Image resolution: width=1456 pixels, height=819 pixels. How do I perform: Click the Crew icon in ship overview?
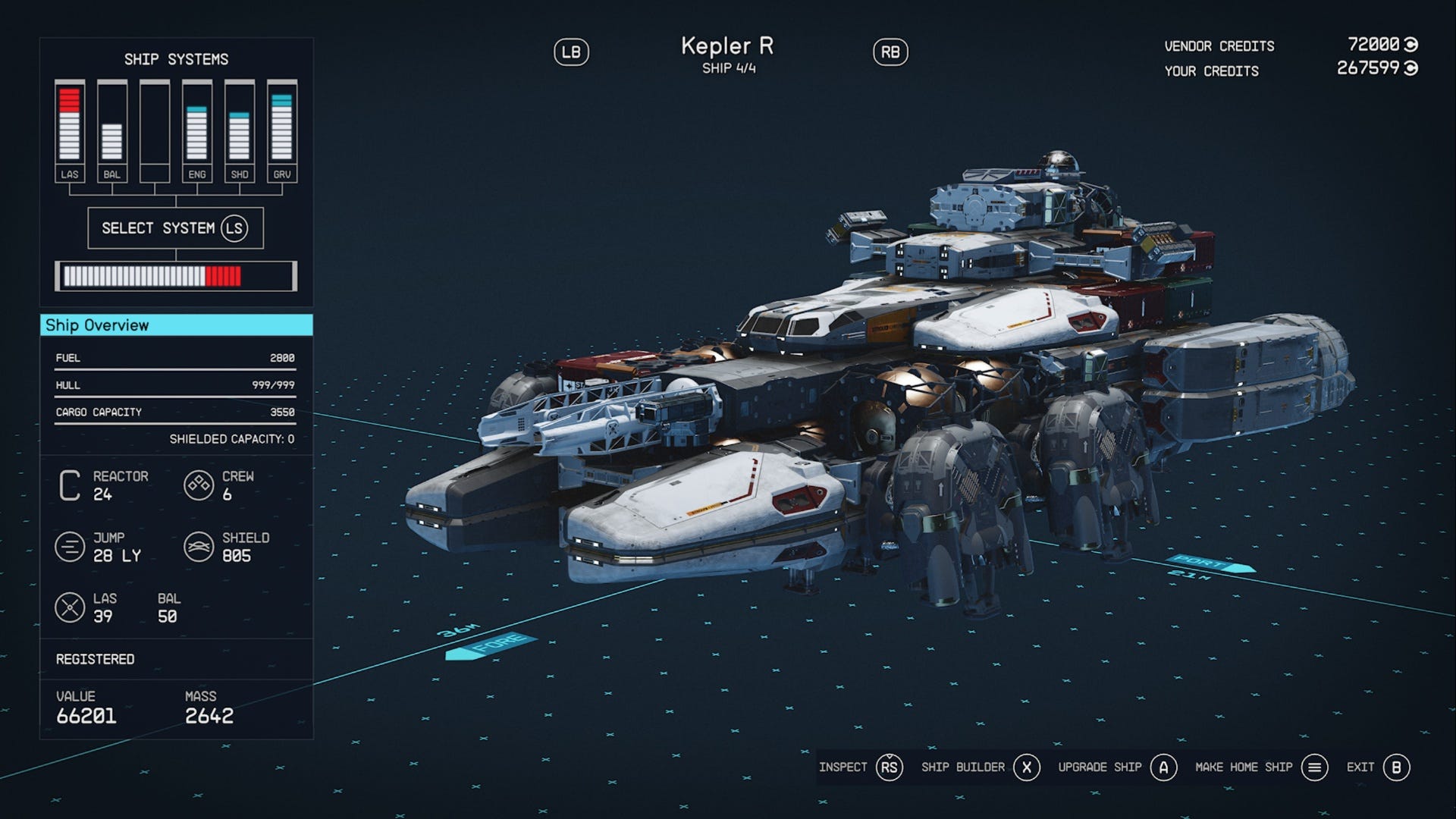199,485
